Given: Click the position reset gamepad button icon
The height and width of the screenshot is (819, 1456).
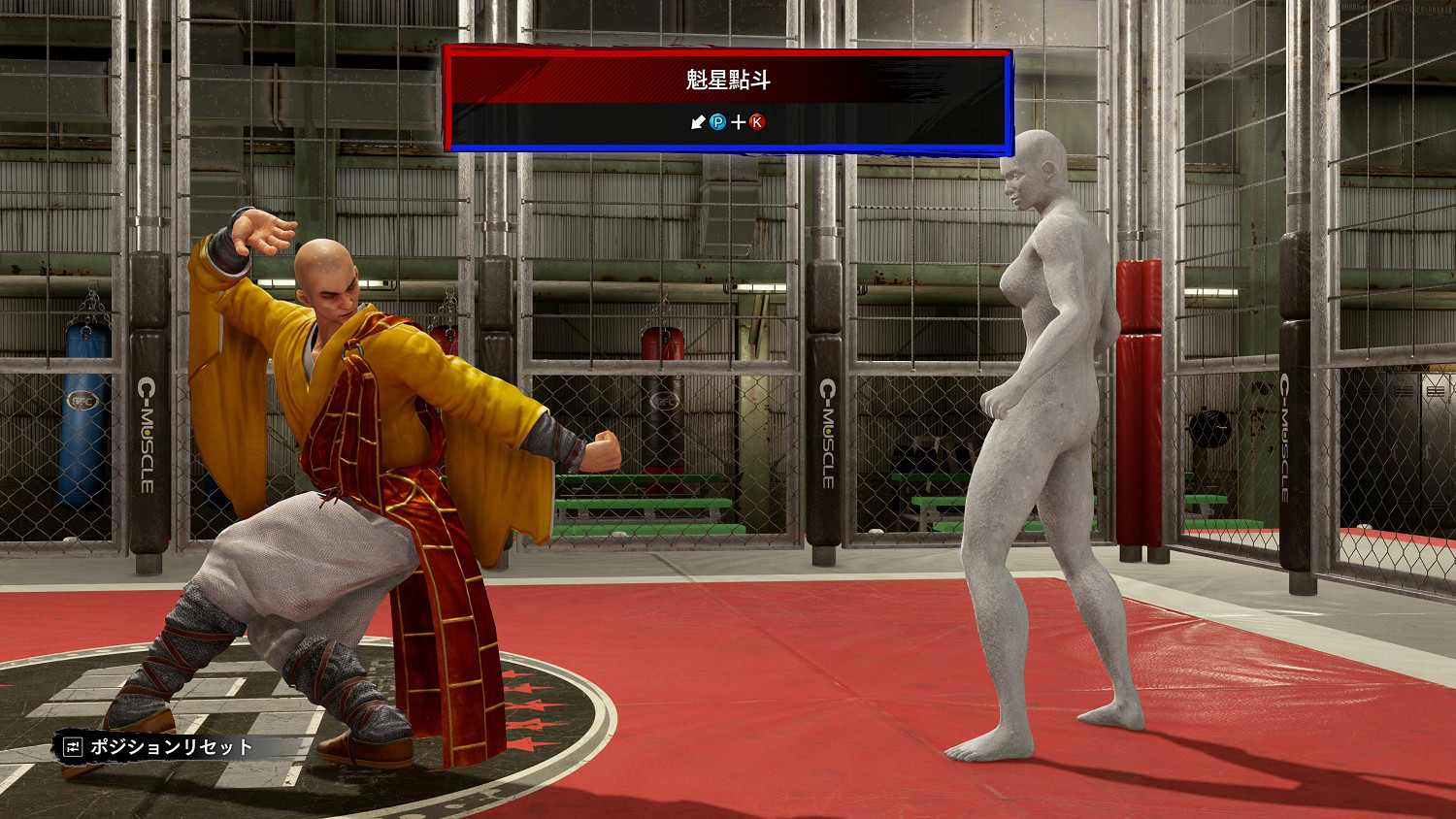Looking at the screenshot, I should click(x=73, y=746).
